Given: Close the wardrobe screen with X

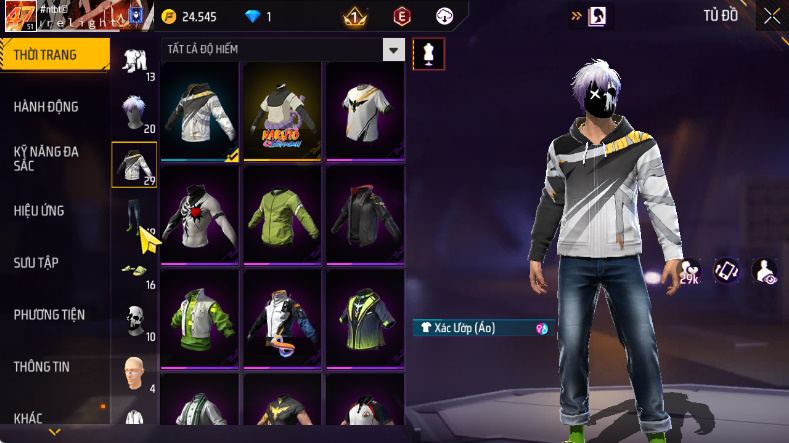Looking at the screenshot, I should click(772, 15).
